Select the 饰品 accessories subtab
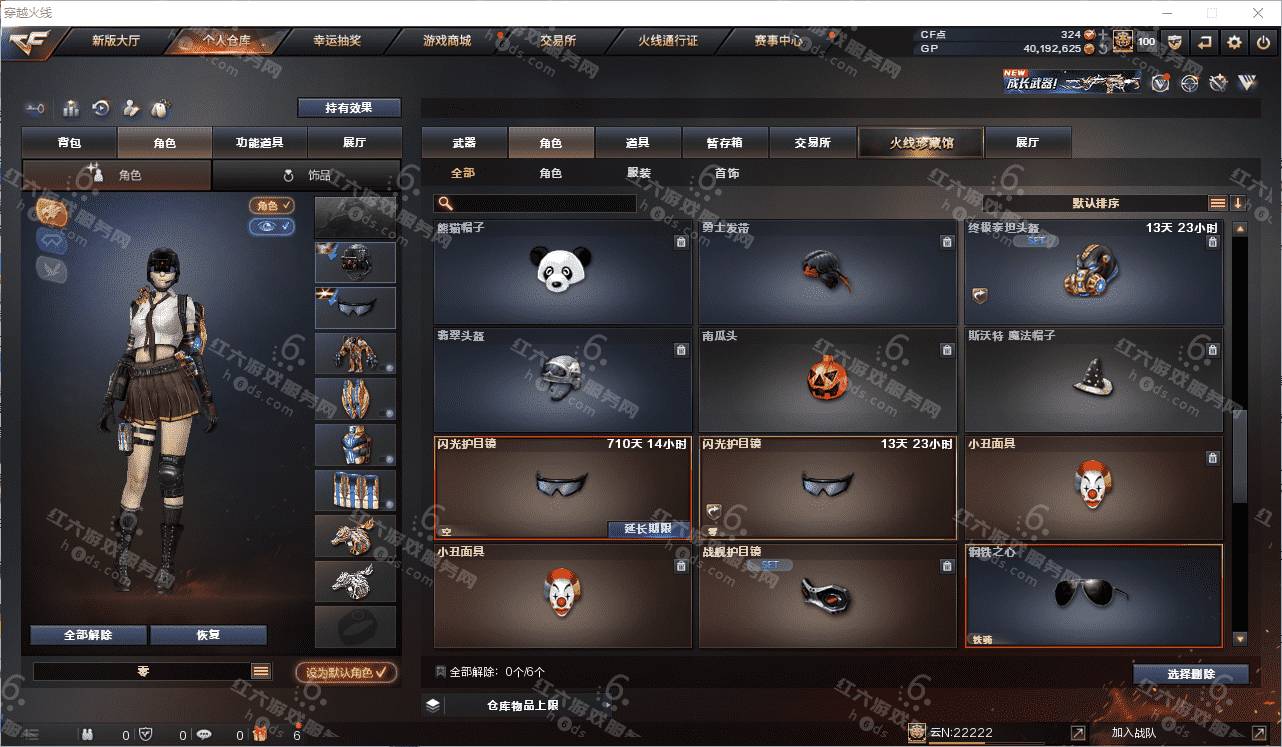 pyautogui.click(x=306, y=175)
